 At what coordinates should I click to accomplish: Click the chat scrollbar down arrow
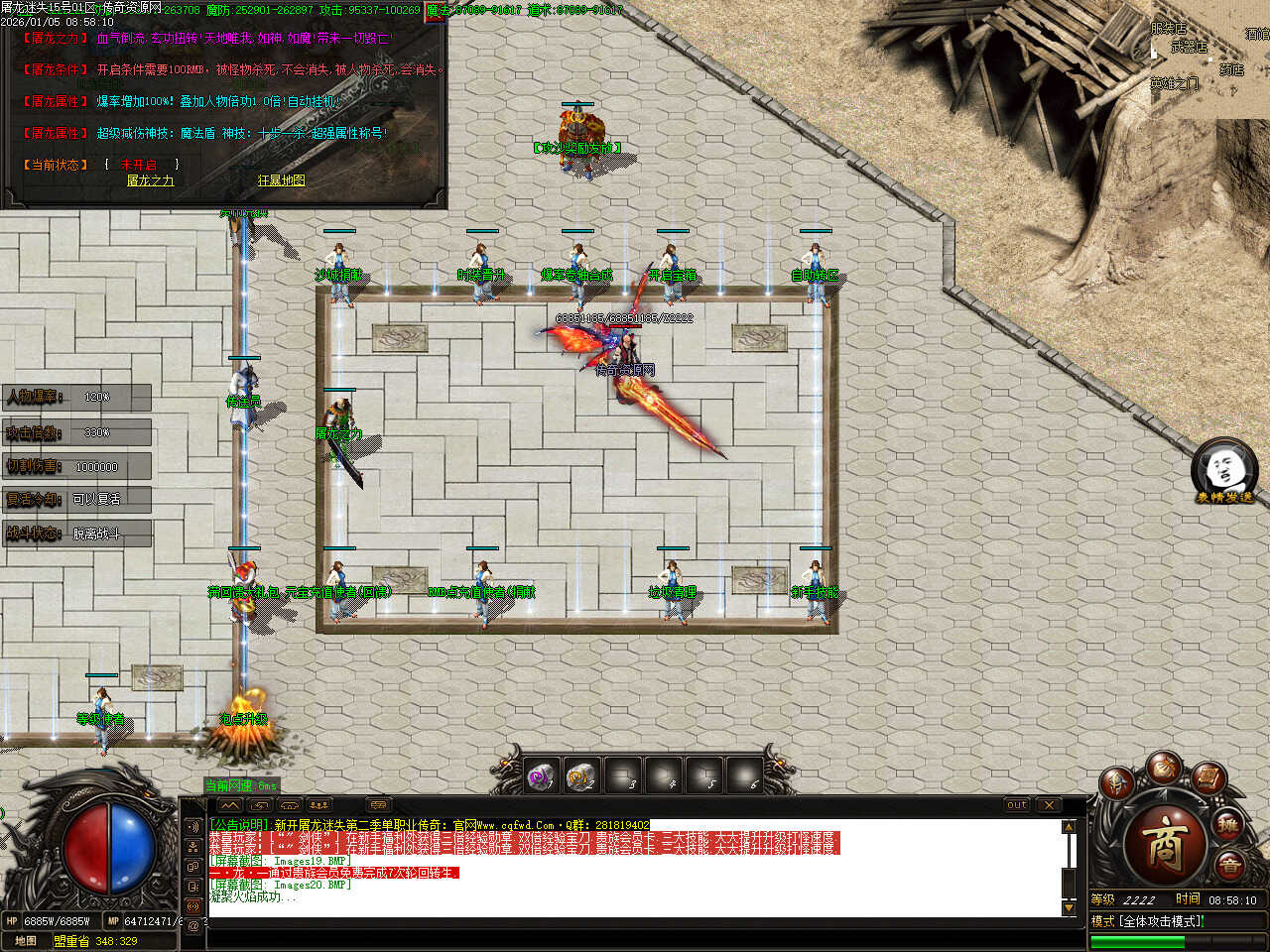[1069, 907]
